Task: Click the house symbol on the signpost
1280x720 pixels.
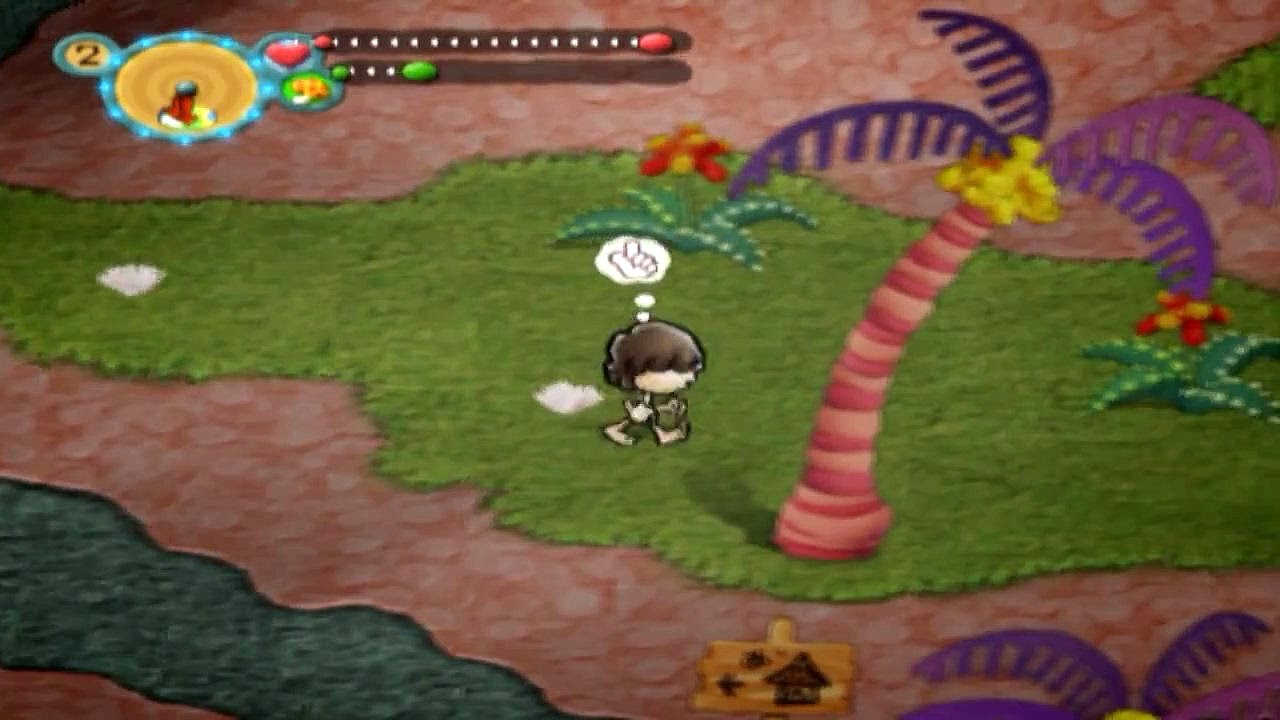Action: [x=797, y=680]
